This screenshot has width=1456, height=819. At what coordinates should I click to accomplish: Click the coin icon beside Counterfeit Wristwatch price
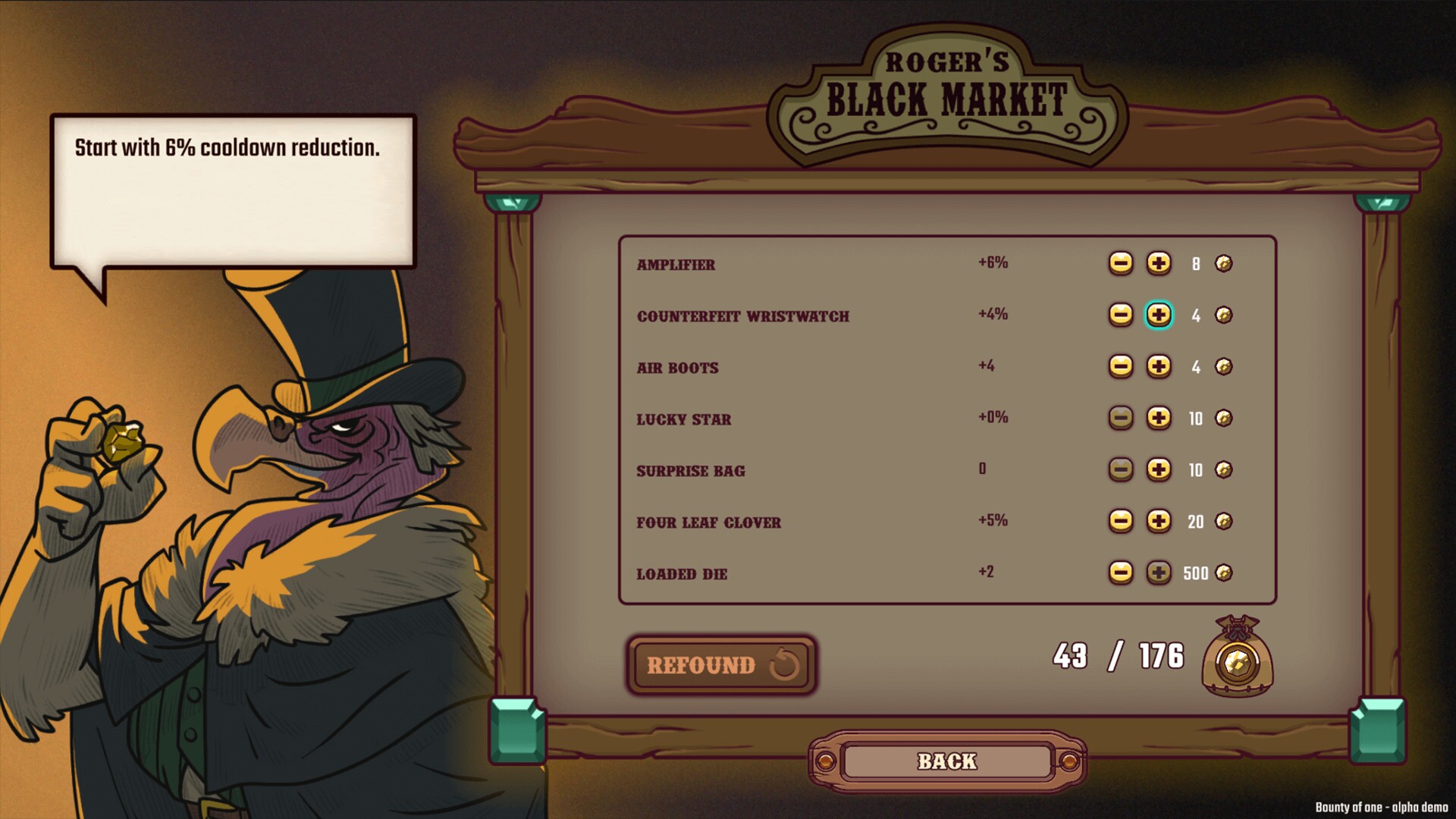coord(1224,315)
